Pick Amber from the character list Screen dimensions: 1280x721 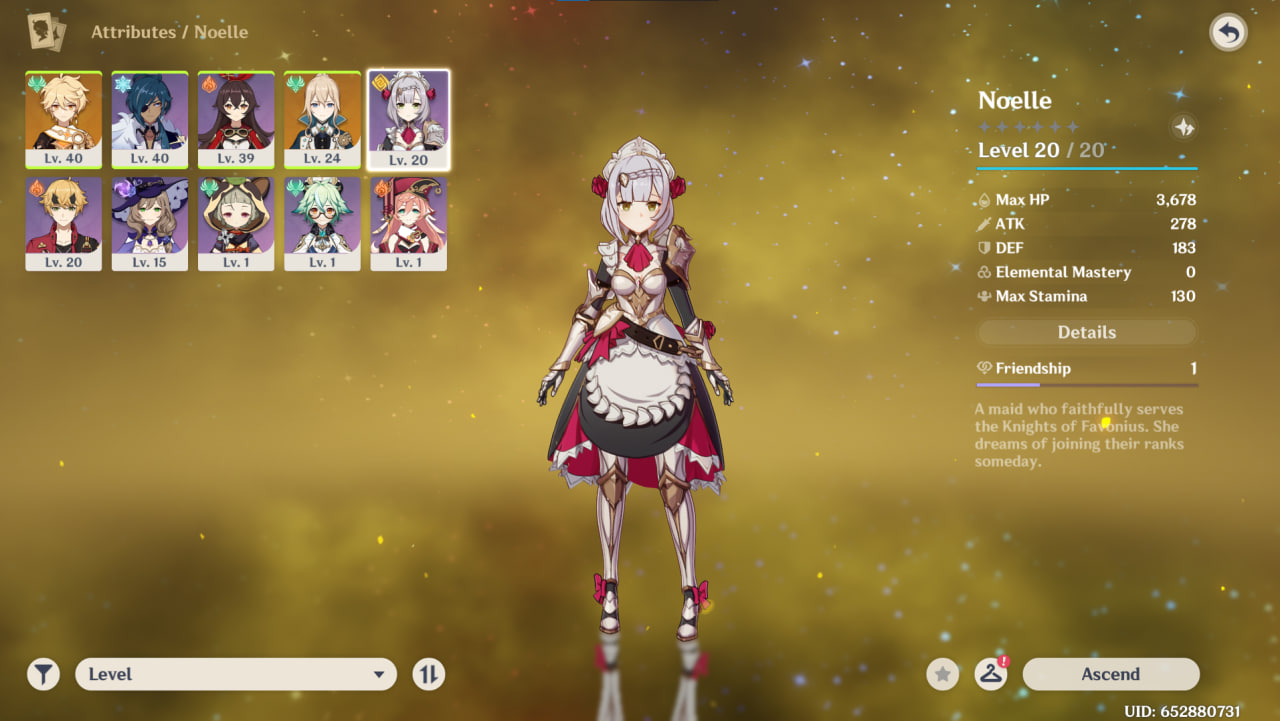[x=236, y=119]
